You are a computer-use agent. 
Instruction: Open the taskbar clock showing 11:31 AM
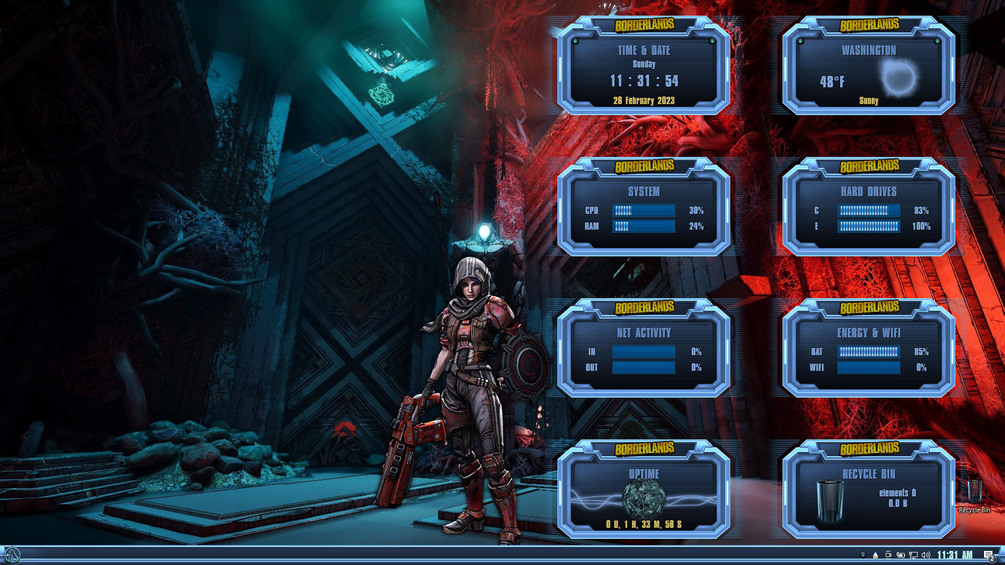tap(954, 555)
